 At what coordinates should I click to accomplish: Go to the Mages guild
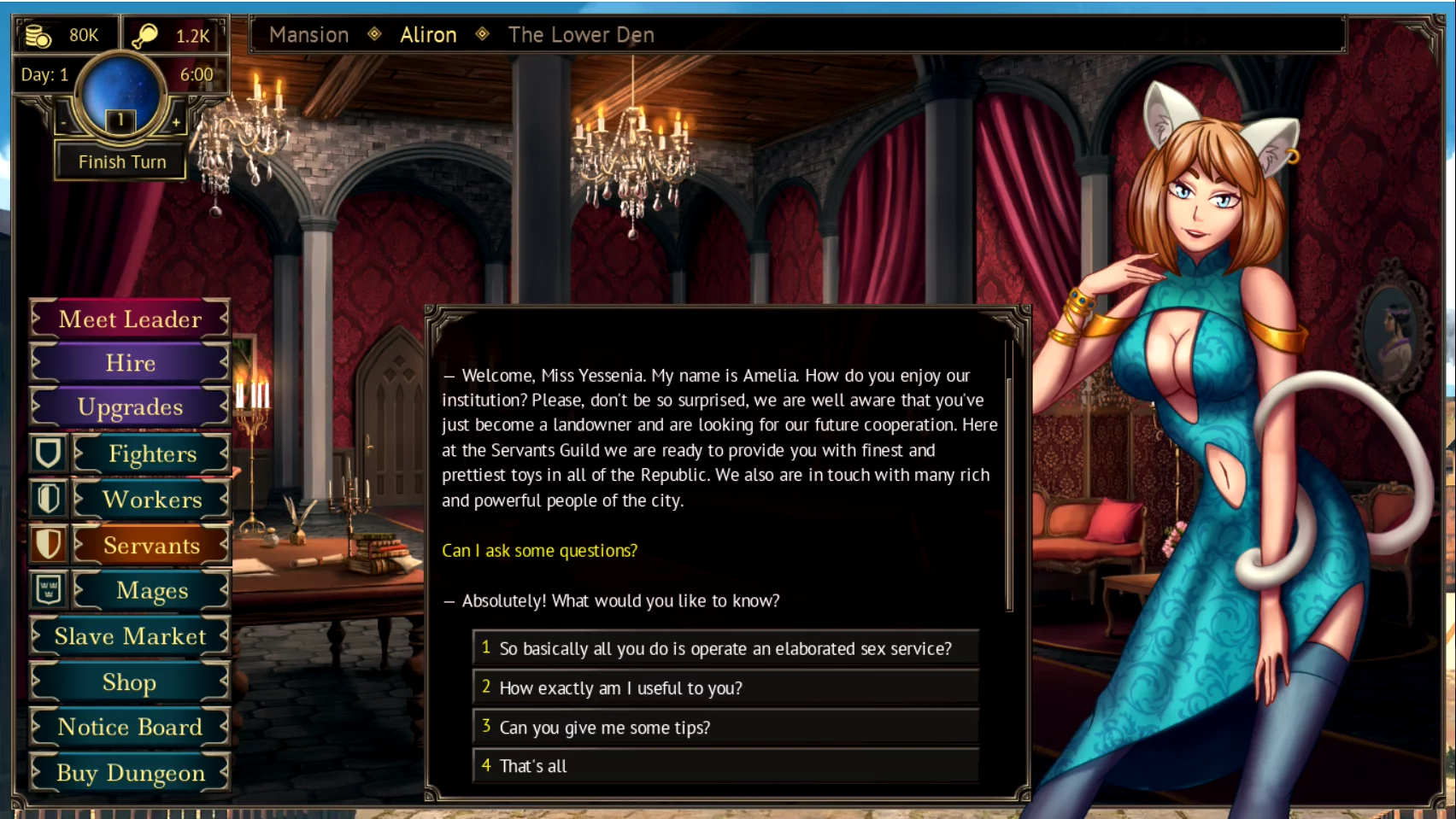(x=151, y=591)
